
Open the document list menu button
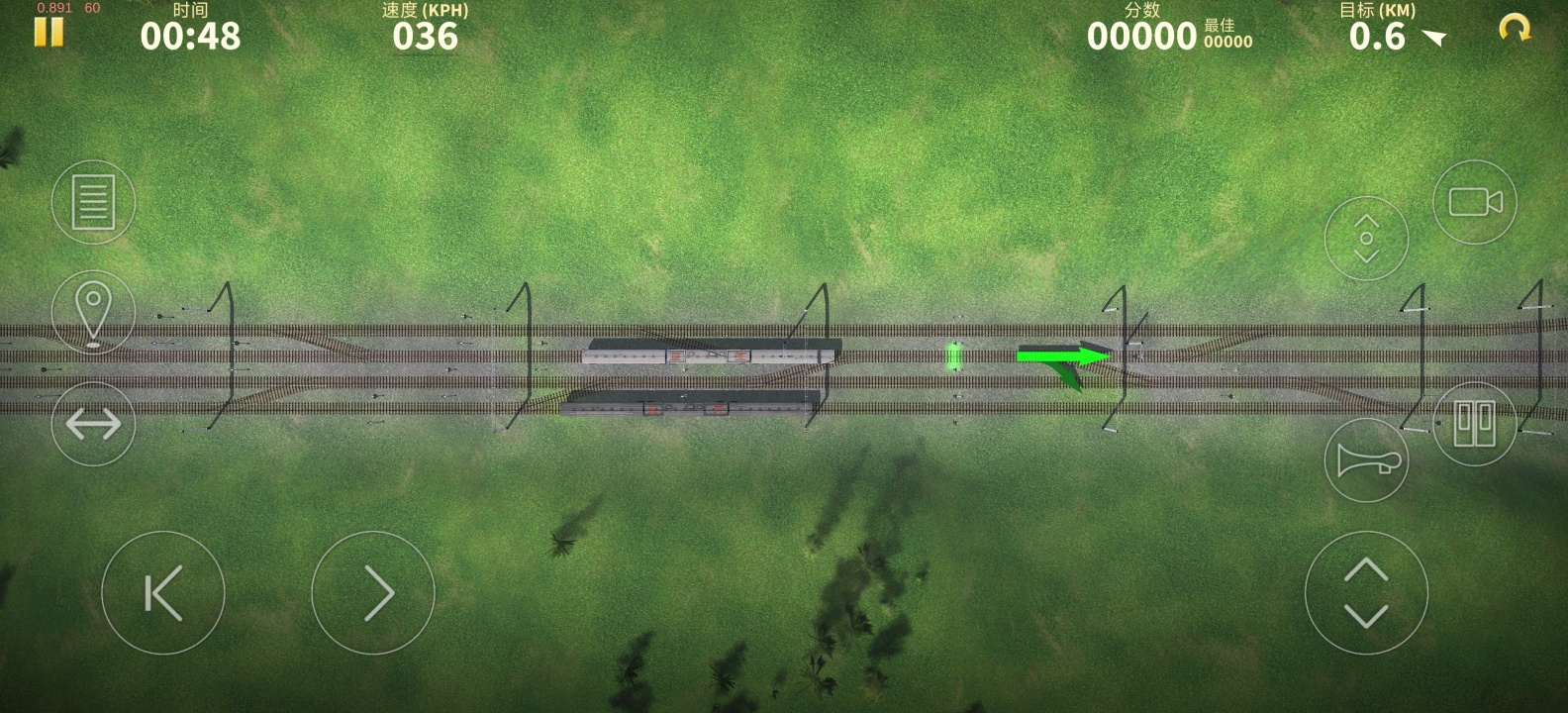pos(93,202)
